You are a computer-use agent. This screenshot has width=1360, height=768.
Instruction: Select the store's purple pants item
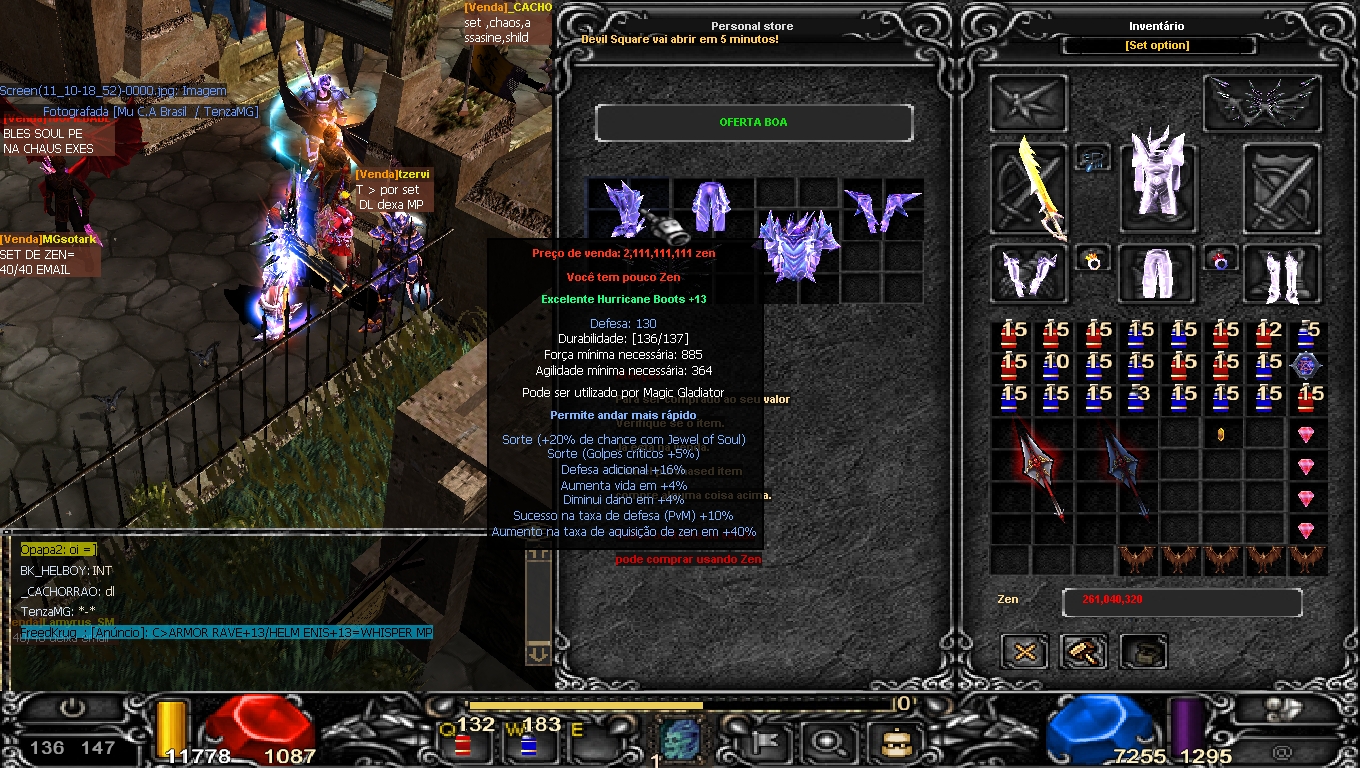(712, 207)
